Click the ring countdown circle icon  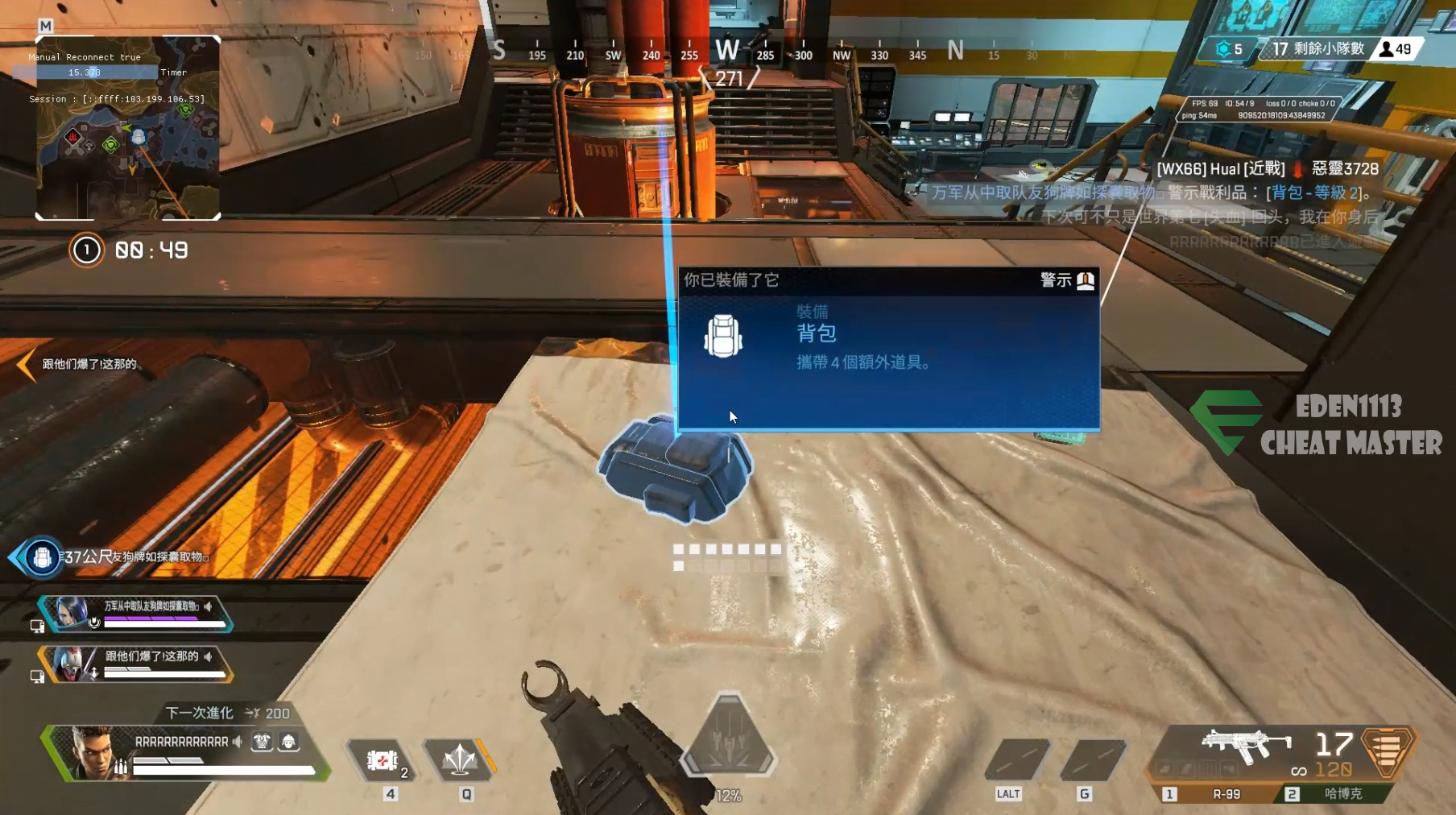(86, 250)
